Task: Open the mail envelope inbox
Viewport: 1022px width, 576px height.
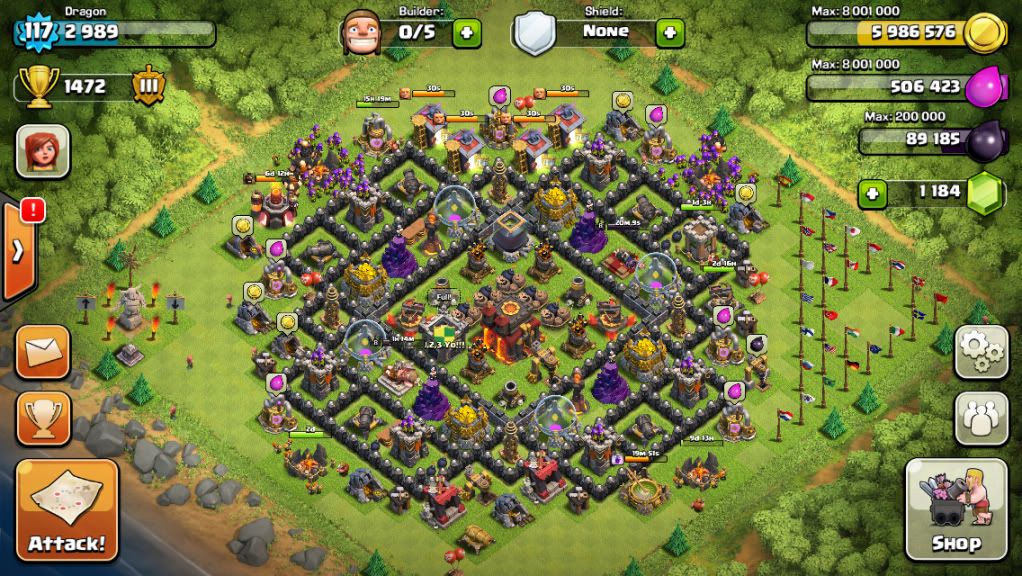Action: (44, 352)
